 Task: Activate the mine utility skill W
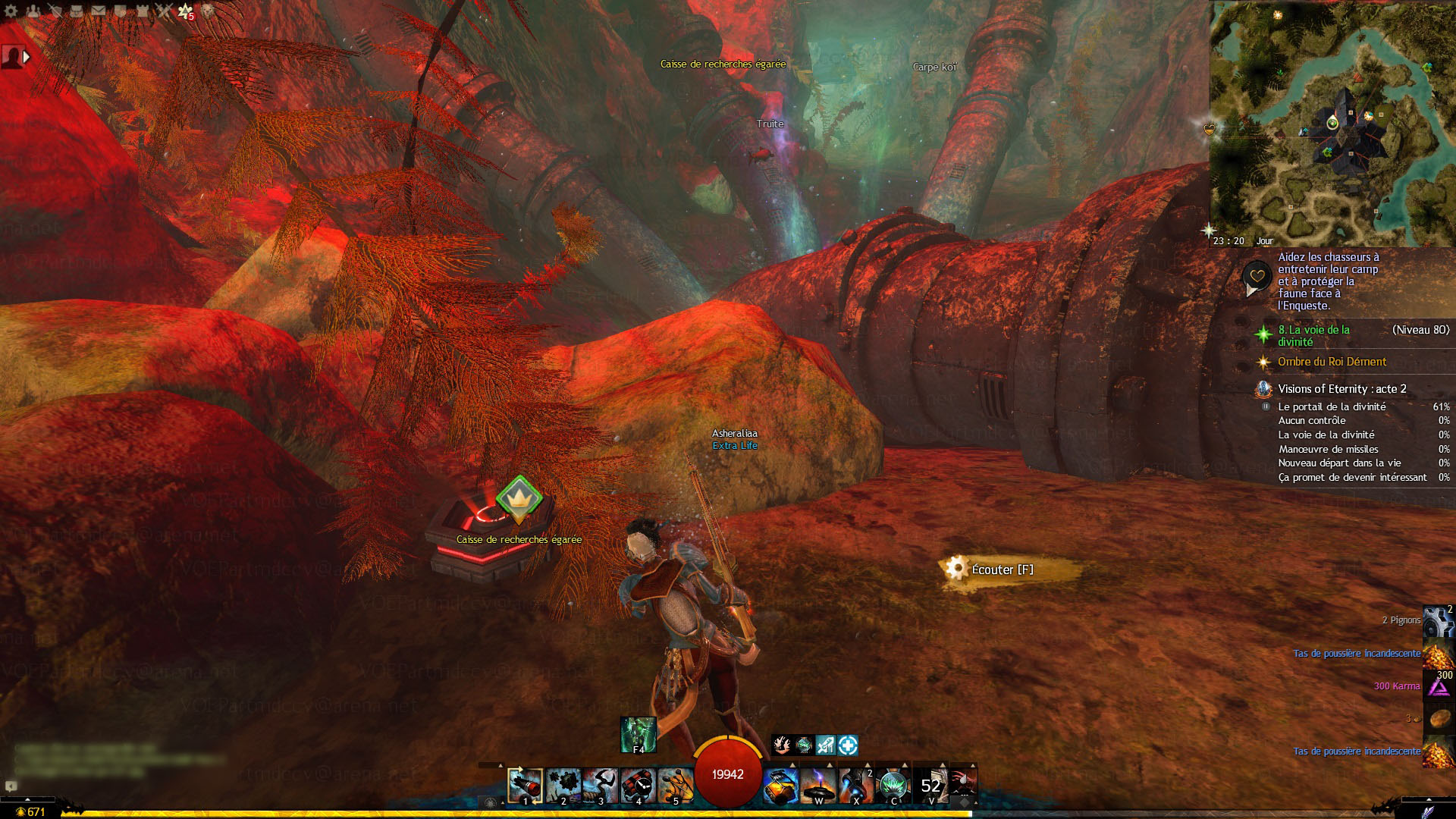[818, 786]
